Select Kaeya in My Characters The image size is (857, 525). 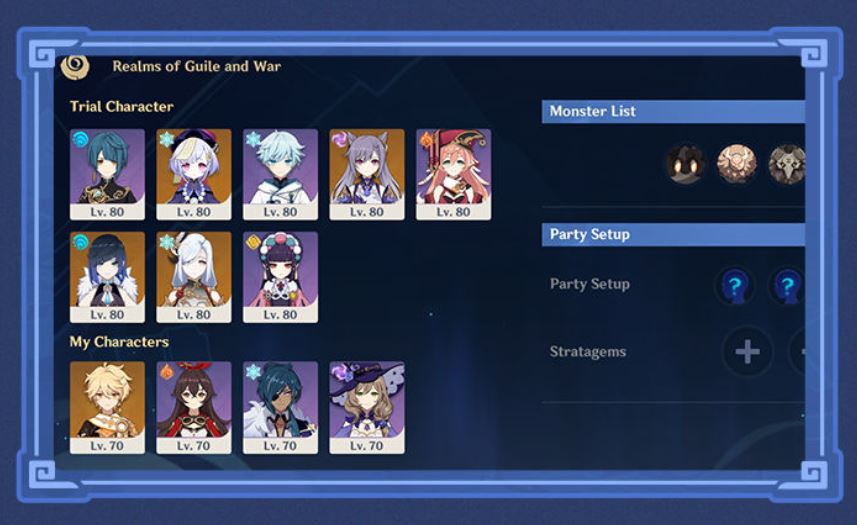[280, 407]
